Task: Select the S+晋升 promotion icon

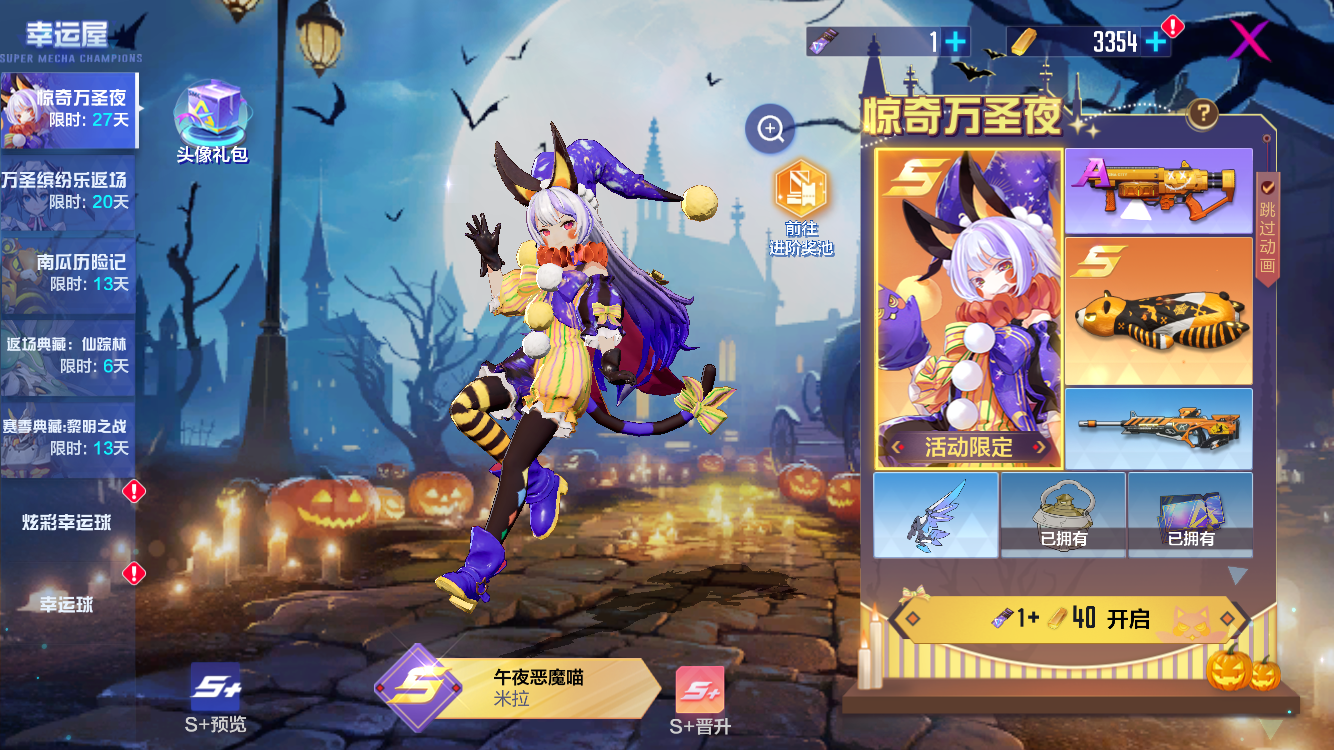Action: point(702,690)
